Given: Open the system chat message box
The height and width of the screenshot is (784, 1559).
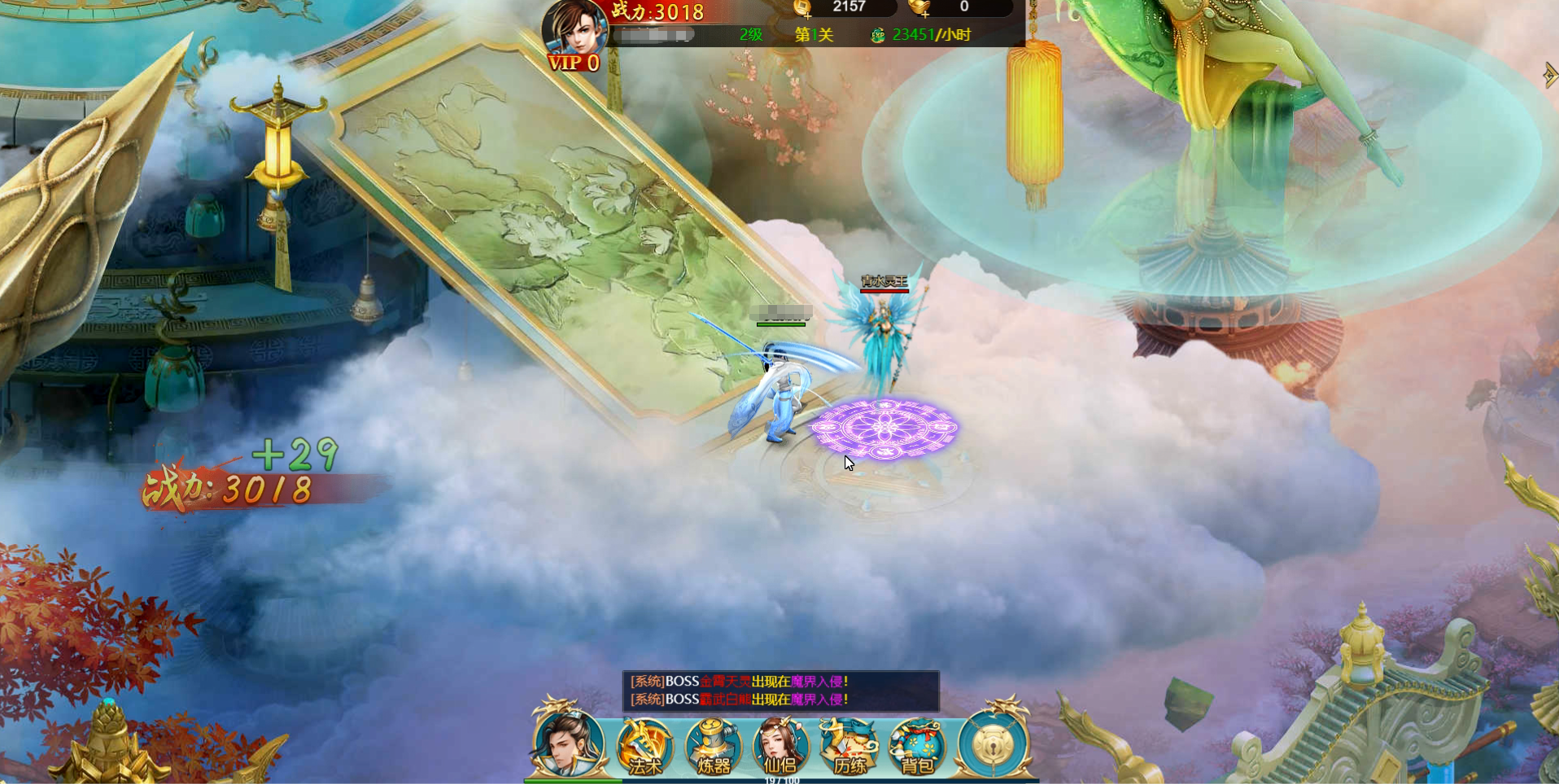Looking at the screenshot, I should click(x=780, y=690).
